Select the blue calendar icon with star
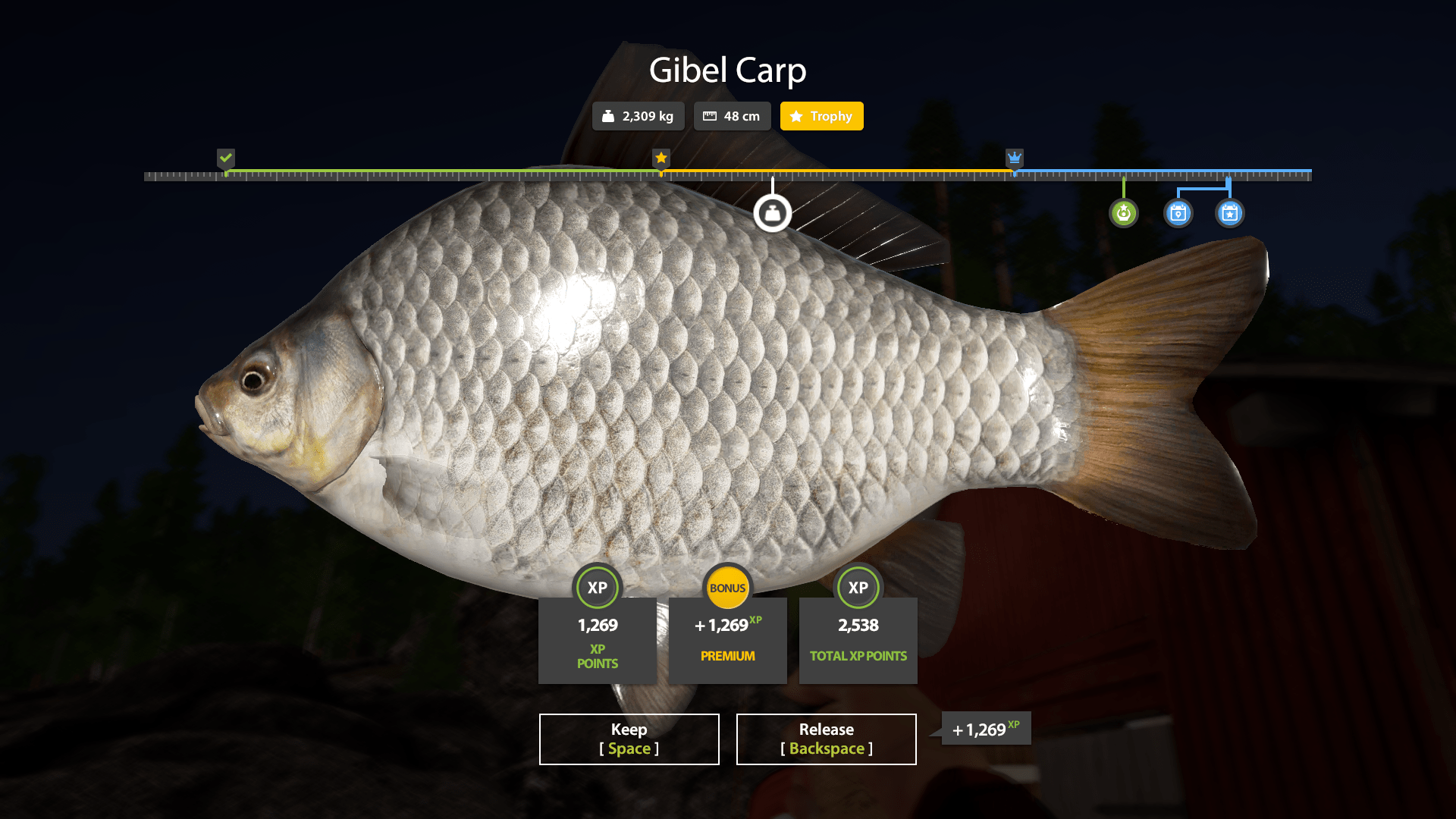Image resolution: width=1456 pixels, height=819 pixels. coord(1229,213)
